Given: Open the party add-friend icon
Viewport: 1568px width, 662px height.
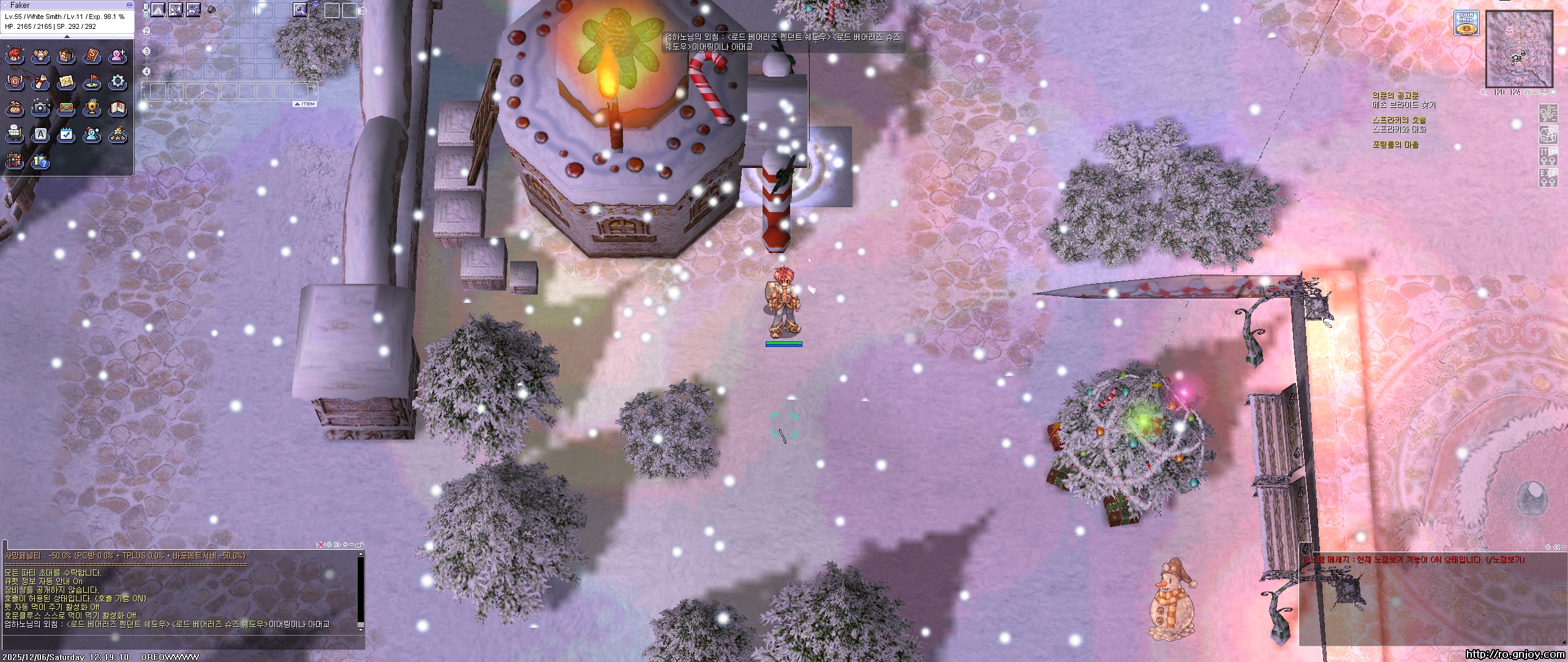Looking at the screenshot, I should (118, 56).
